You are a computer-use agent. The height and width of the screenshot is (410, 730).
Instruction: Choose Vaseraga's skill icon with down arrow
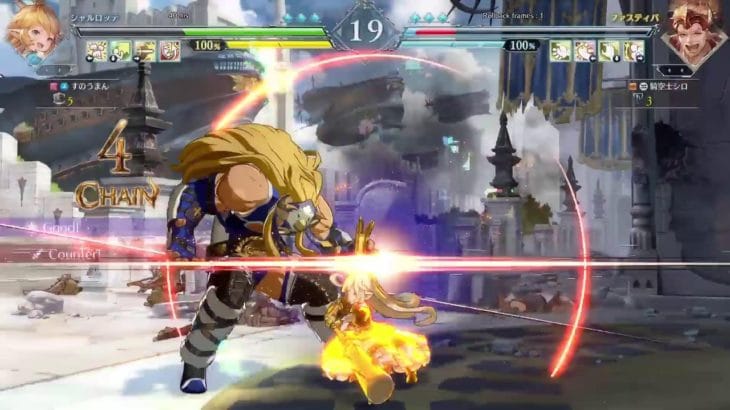click(609, 51)
